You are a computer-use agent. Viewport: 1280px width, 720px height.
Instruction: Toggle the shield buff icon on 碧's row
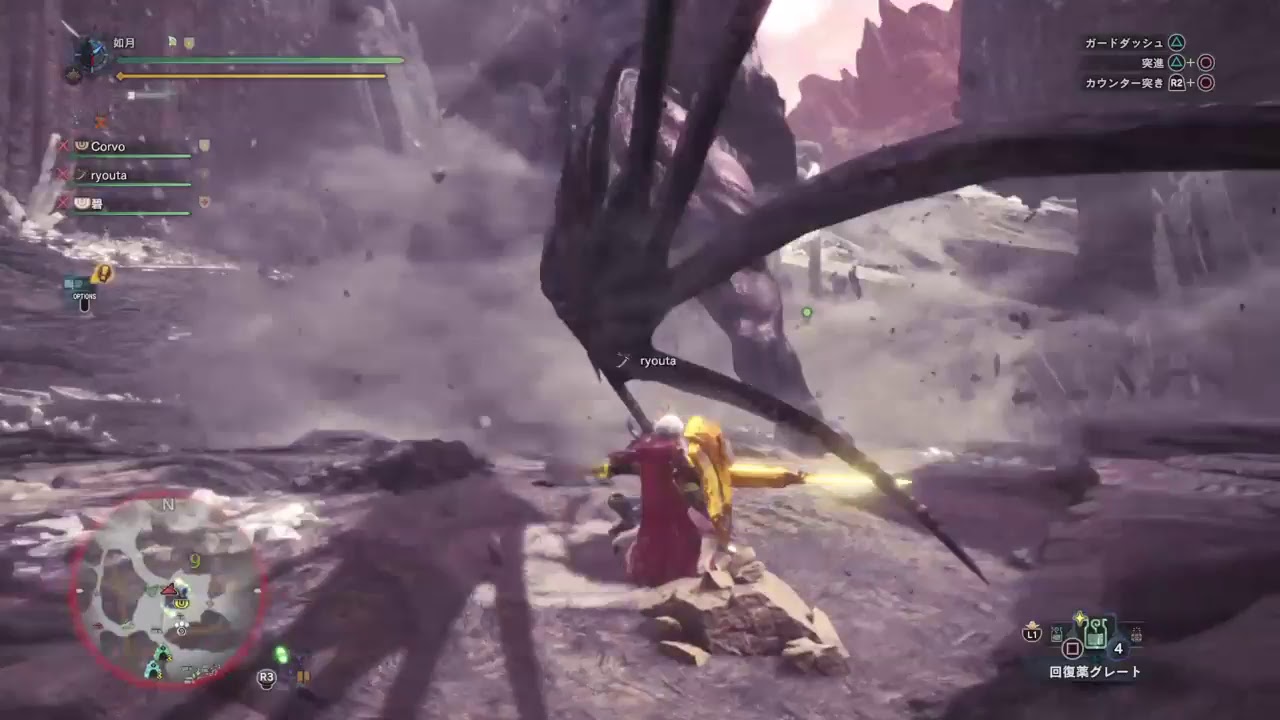pyautogui.click(x=204, y=202)
